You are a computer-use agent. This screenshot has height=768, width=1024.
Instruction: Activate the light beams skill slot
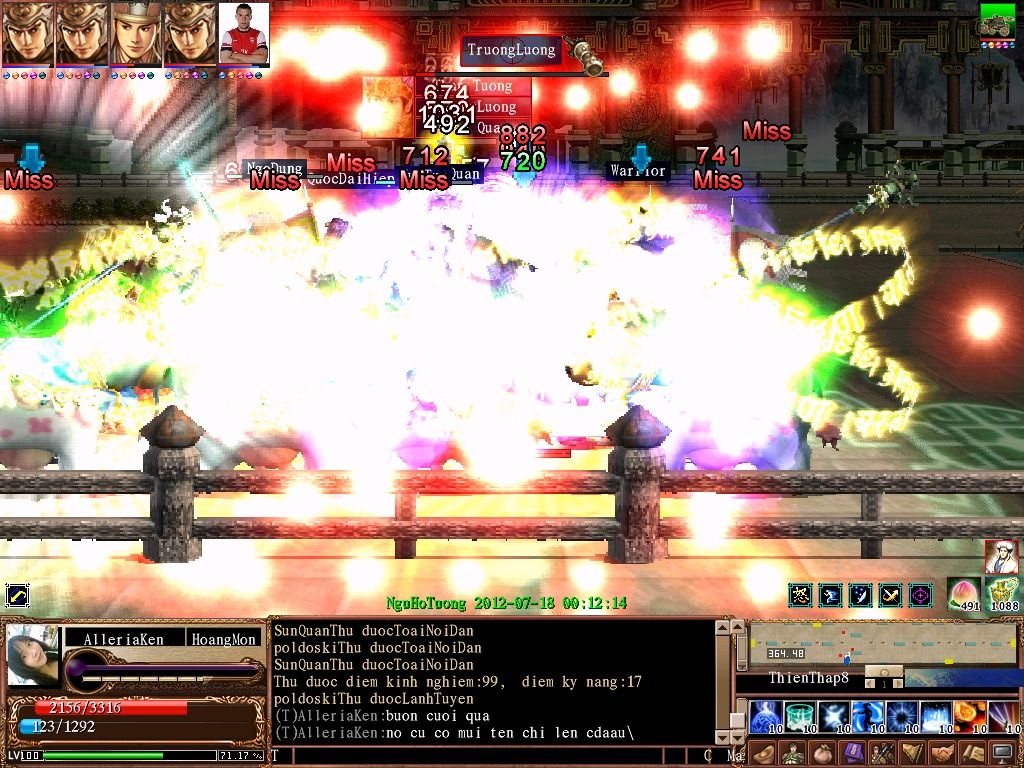click(x=1003, y=716)
